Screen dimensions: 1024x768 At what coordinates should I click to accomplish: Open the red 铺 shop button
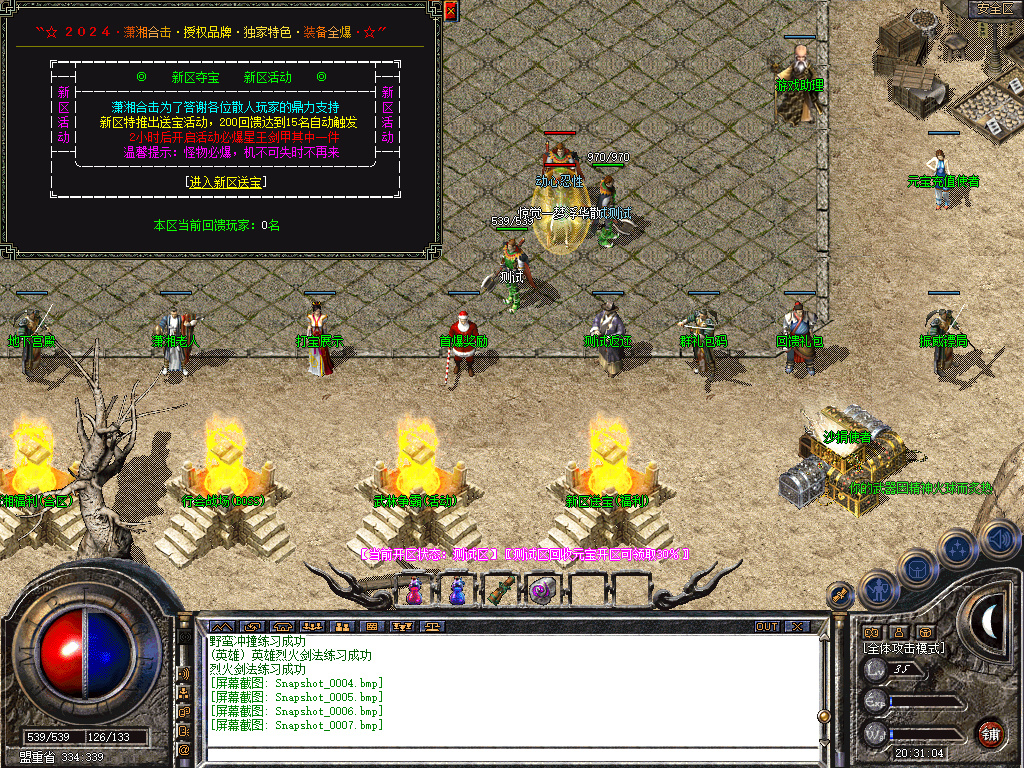point(990,734)
